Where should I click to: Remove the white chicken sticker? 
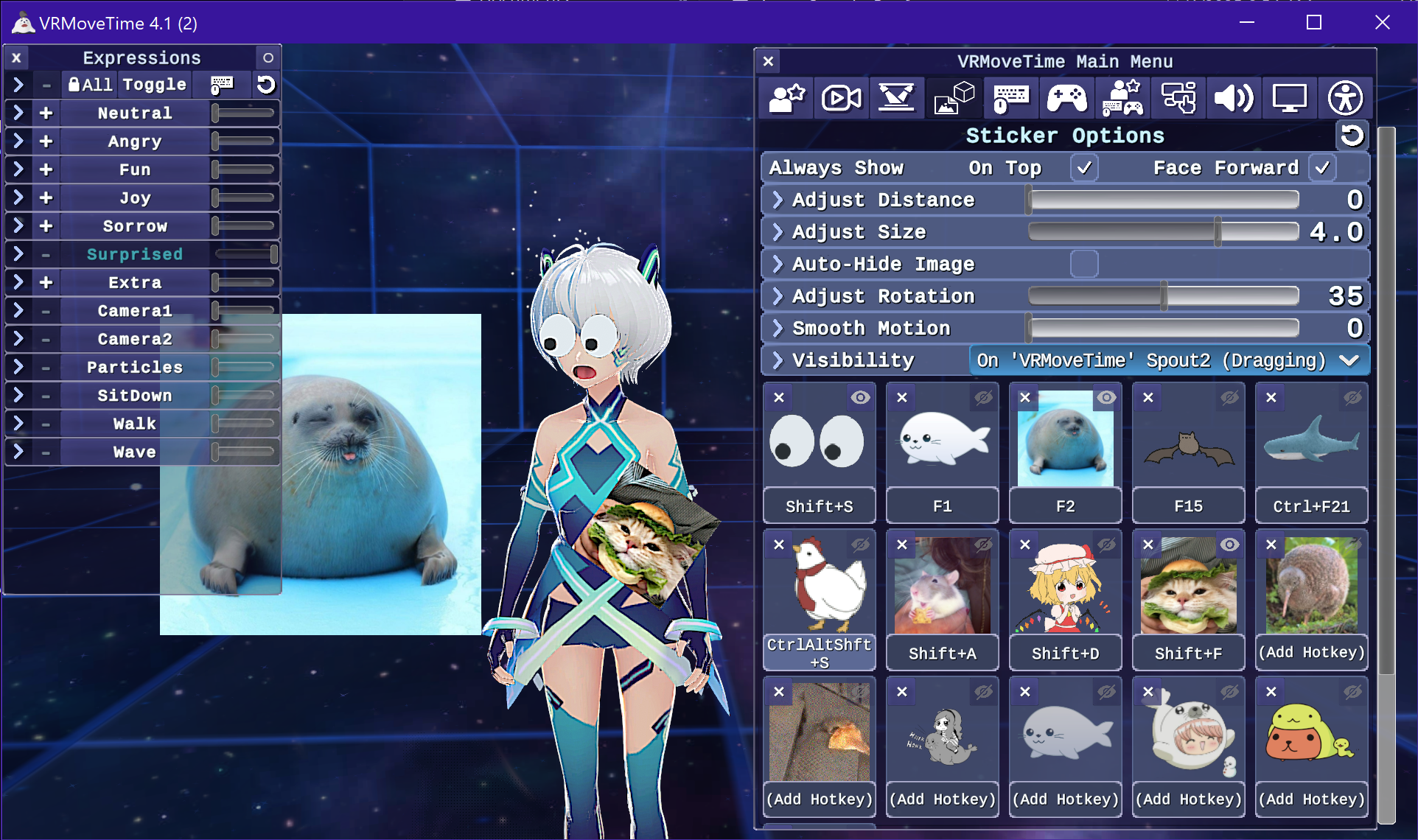click(x=779, y=545)
